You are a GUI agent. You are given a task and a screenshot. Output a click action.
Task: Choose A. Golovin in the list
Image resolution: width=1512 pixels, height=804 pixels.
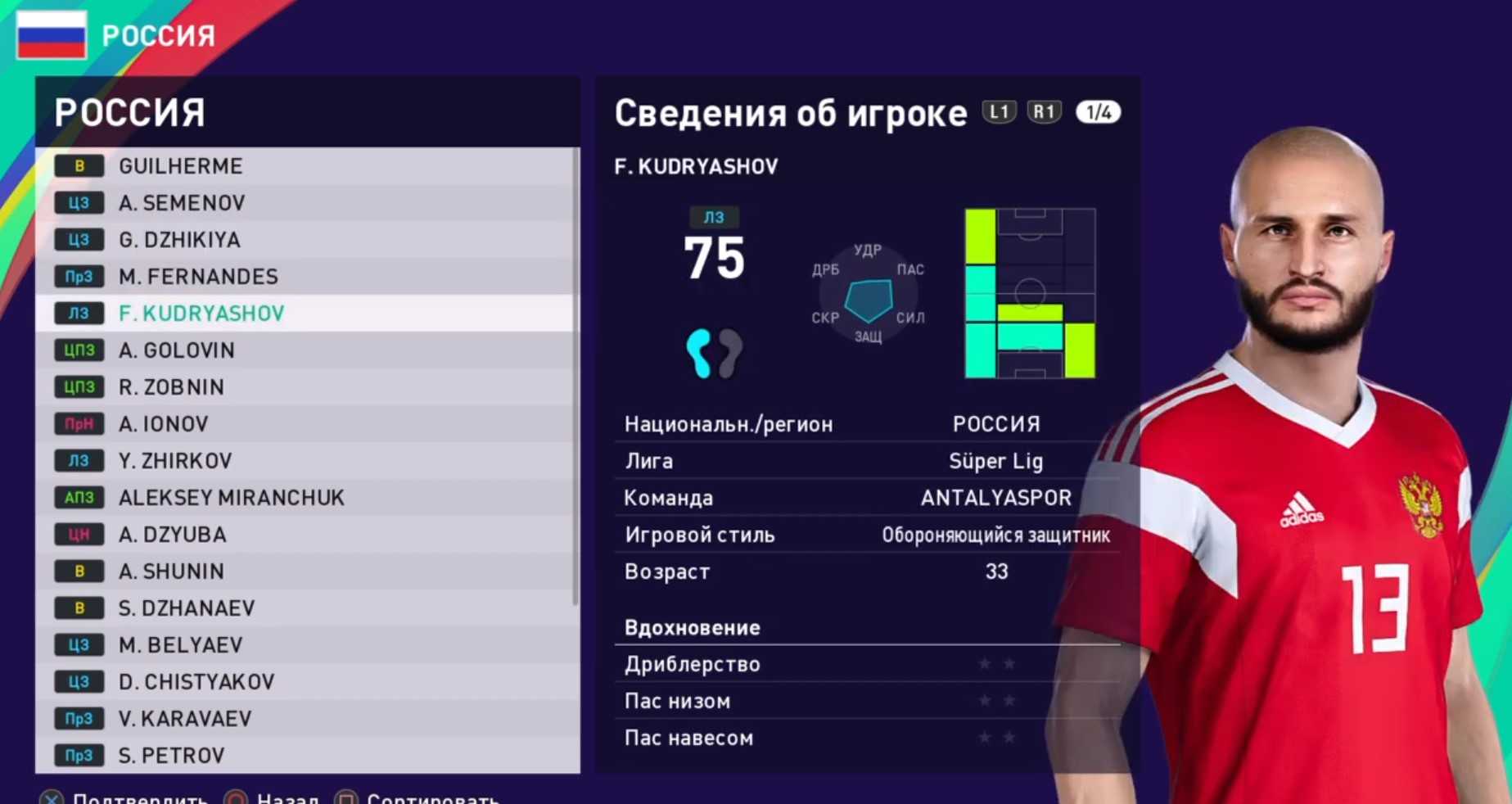(x=177, y=350)
